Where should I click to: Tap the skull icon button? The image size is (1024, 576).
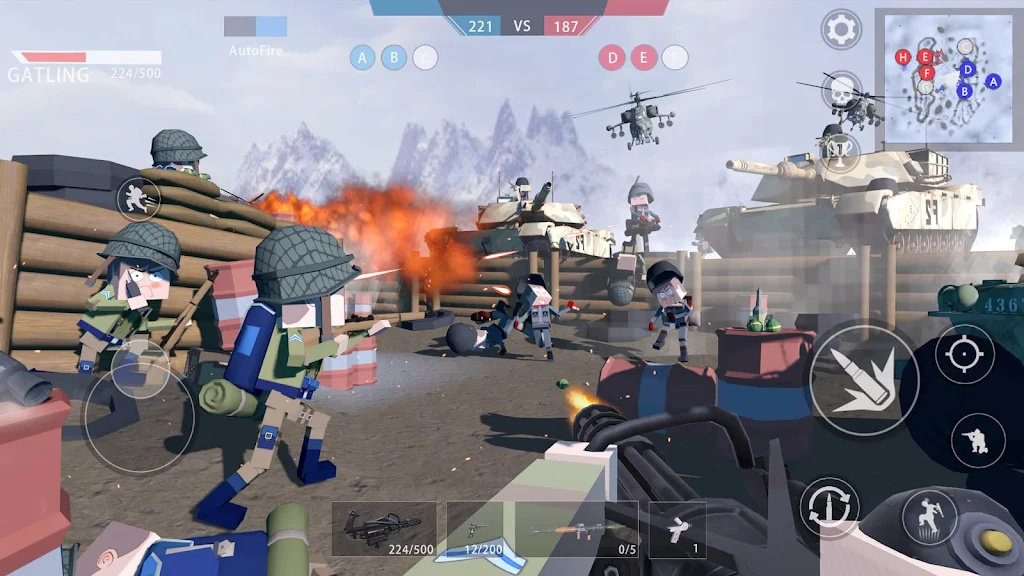(x=841, y=90)
